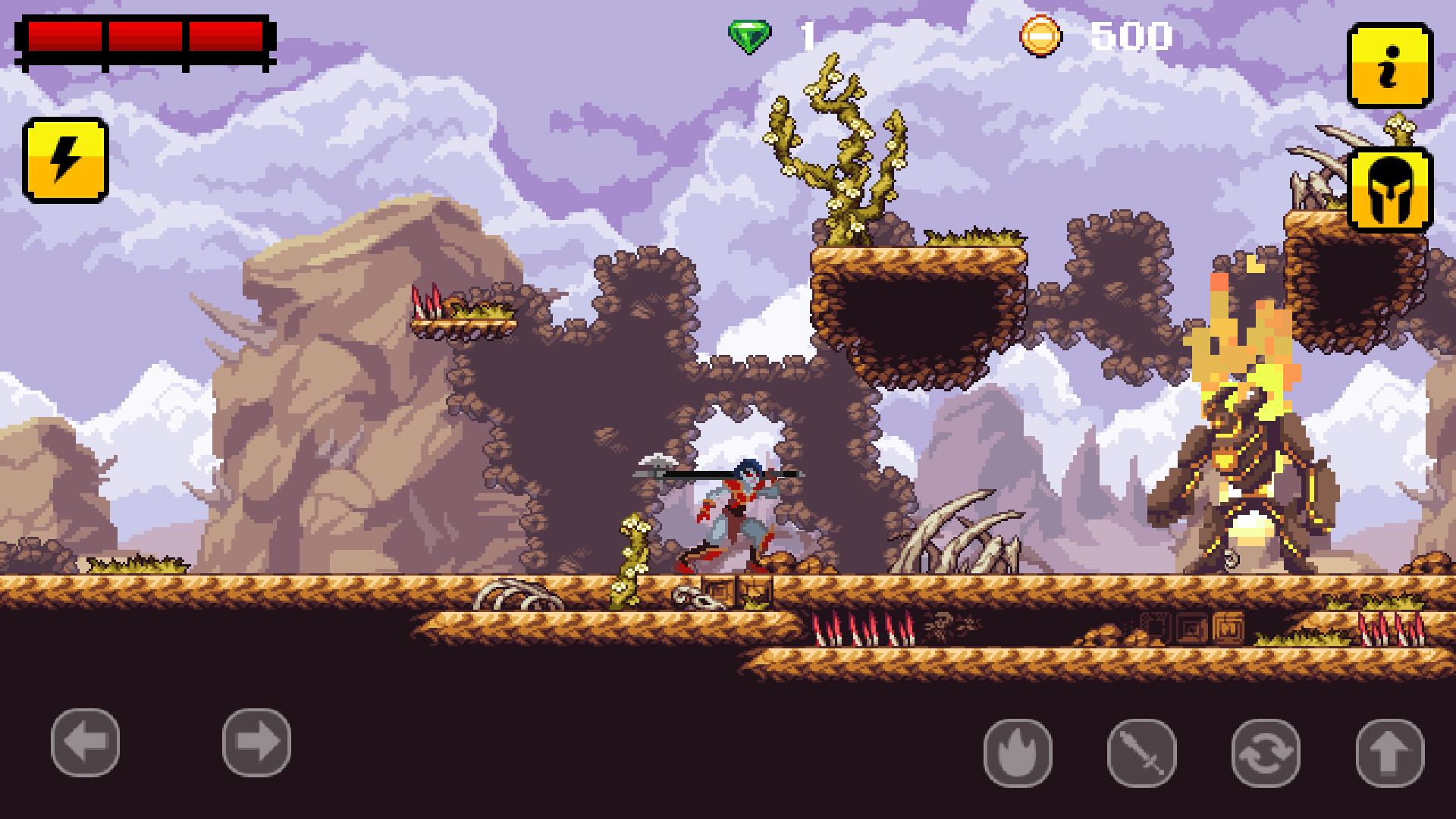Open the info button
Image resolution: width=1456 pixels, height=819 pixels.
1389,66
